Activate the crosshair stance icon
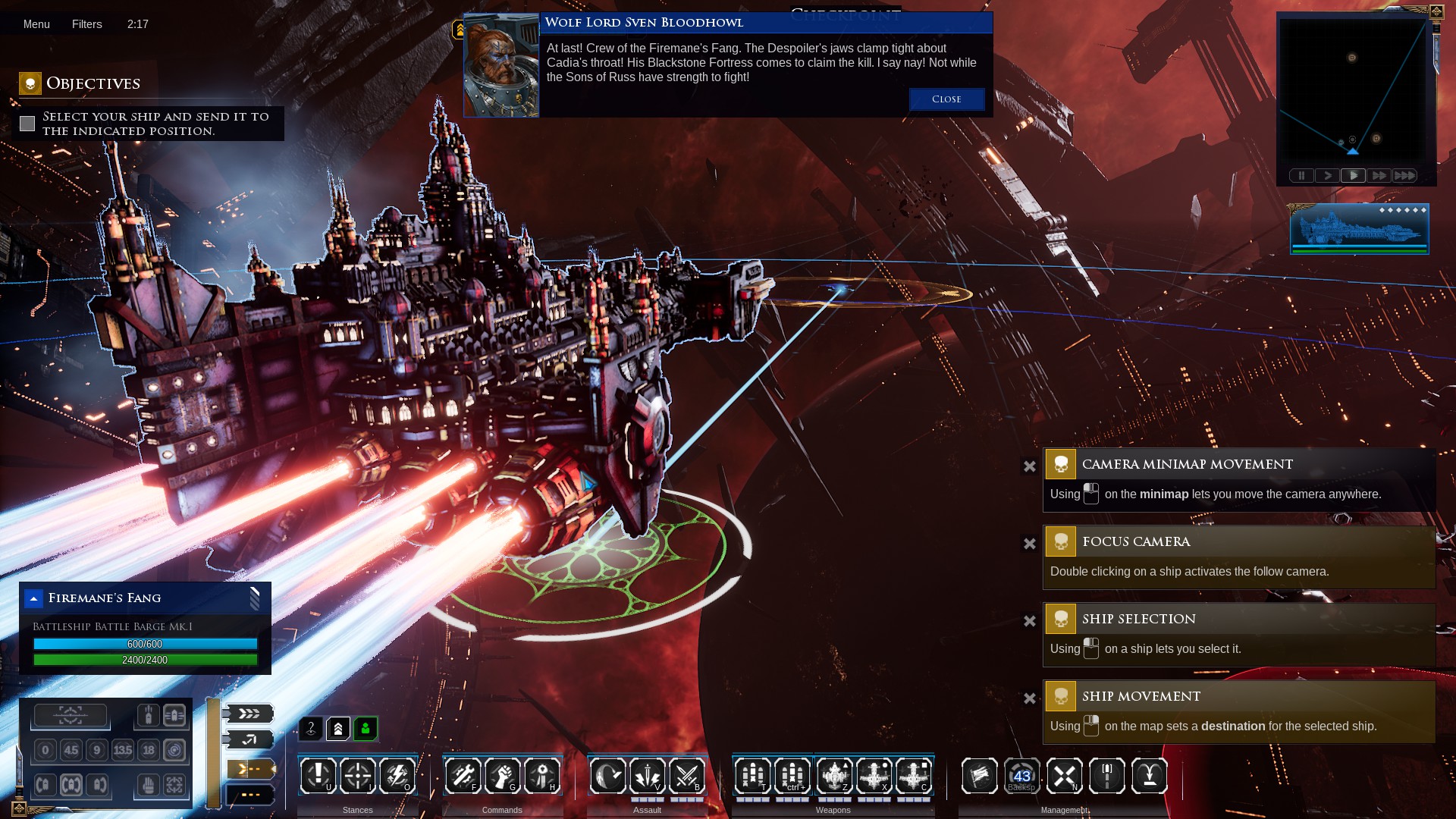Image resolution: width=1456 pixels, height=819 pixels. coord(357,775)
